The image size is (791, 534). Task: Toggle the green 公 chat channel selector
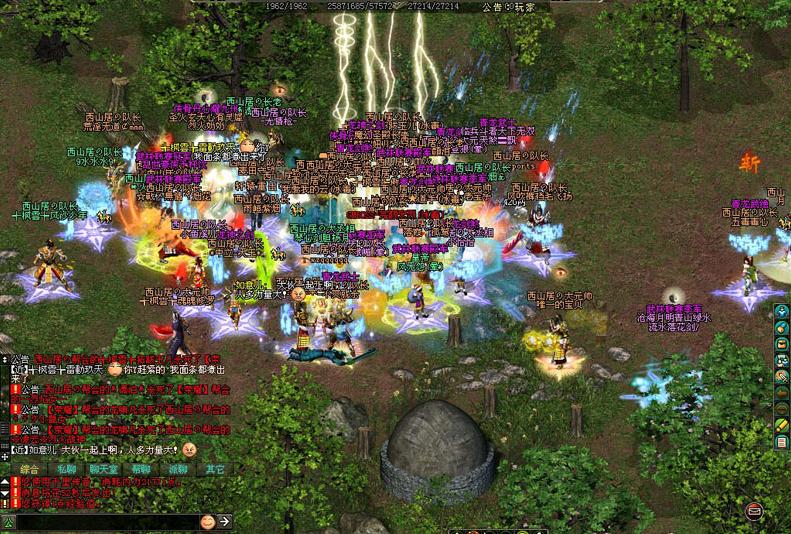(8, 522)
